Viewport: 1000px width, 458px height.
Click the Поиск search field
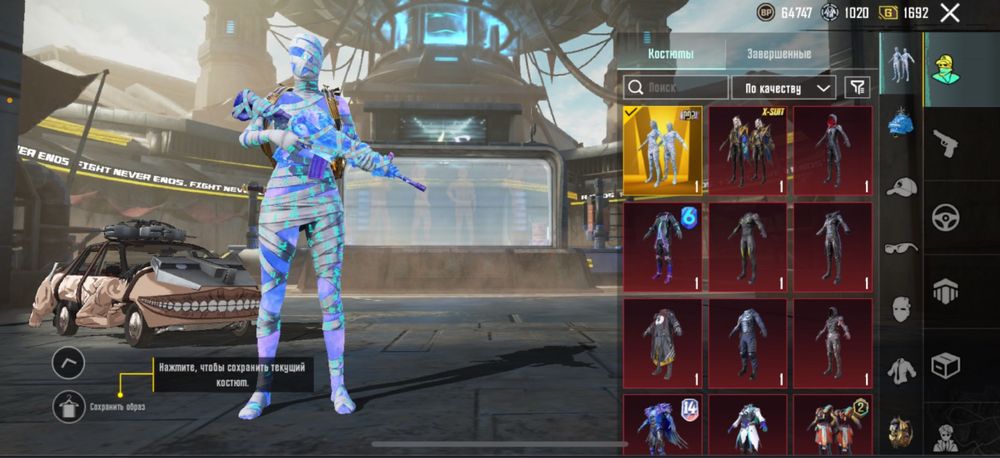point(675,88)
